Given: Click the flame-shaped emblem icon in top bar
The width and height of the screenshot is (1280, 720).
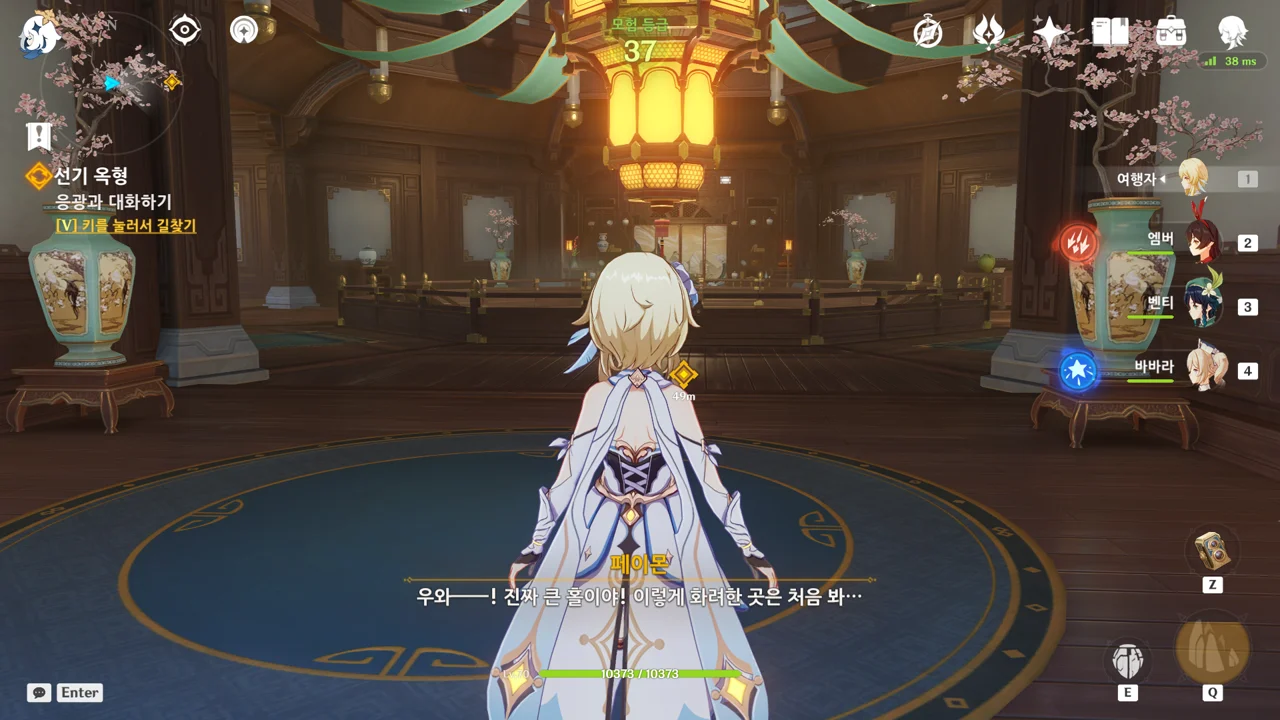Looking at the screenshot, I should (988, 33).
